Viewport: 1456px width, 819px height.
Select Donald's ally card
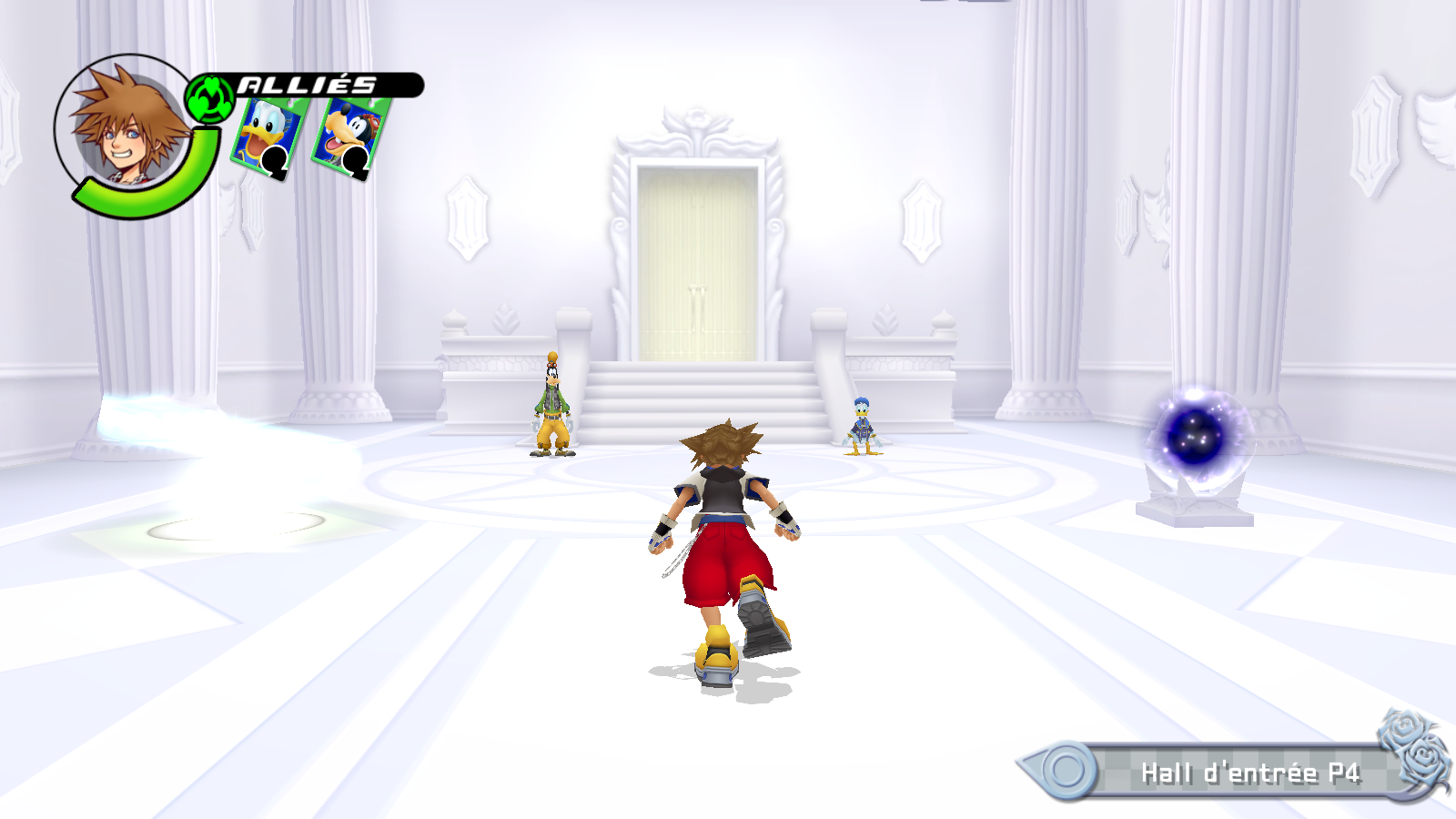[x=268, y=136]
